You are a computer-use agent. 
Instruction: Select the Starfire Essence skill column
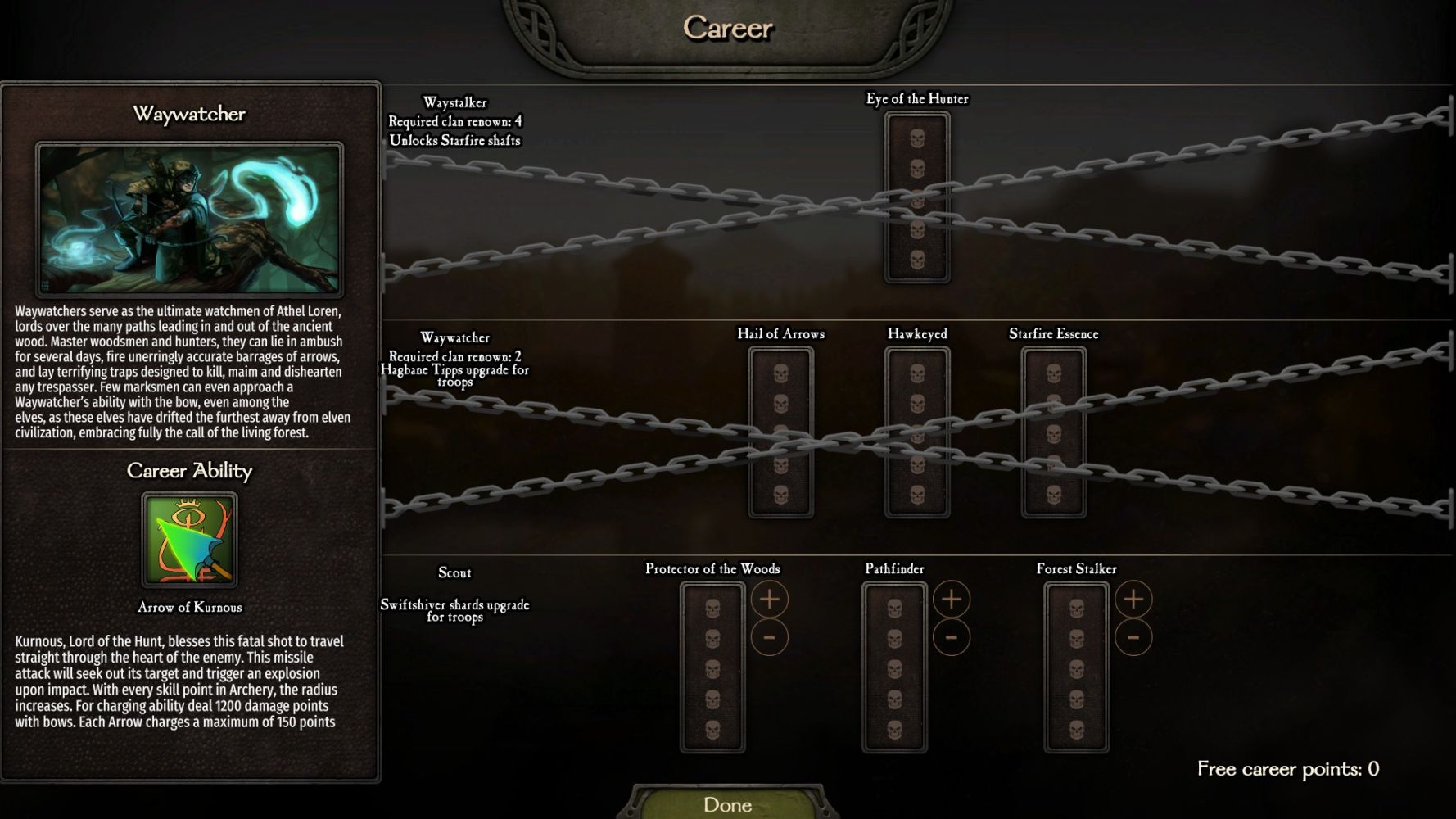point(1054,432)
